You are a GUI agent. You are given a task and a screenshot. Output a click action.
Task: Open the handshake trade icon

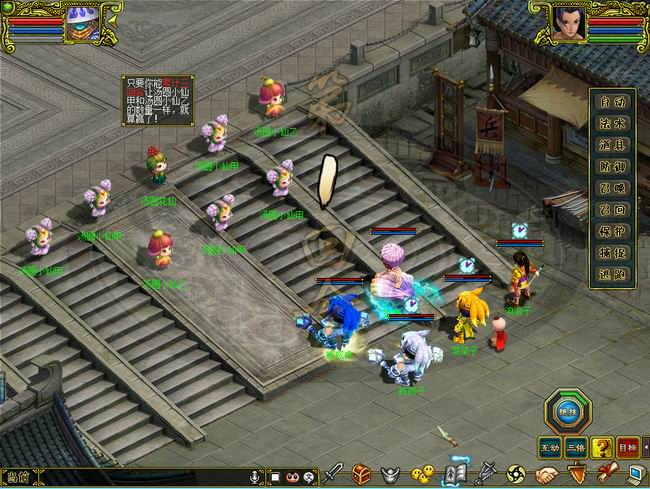pos(547,473)
